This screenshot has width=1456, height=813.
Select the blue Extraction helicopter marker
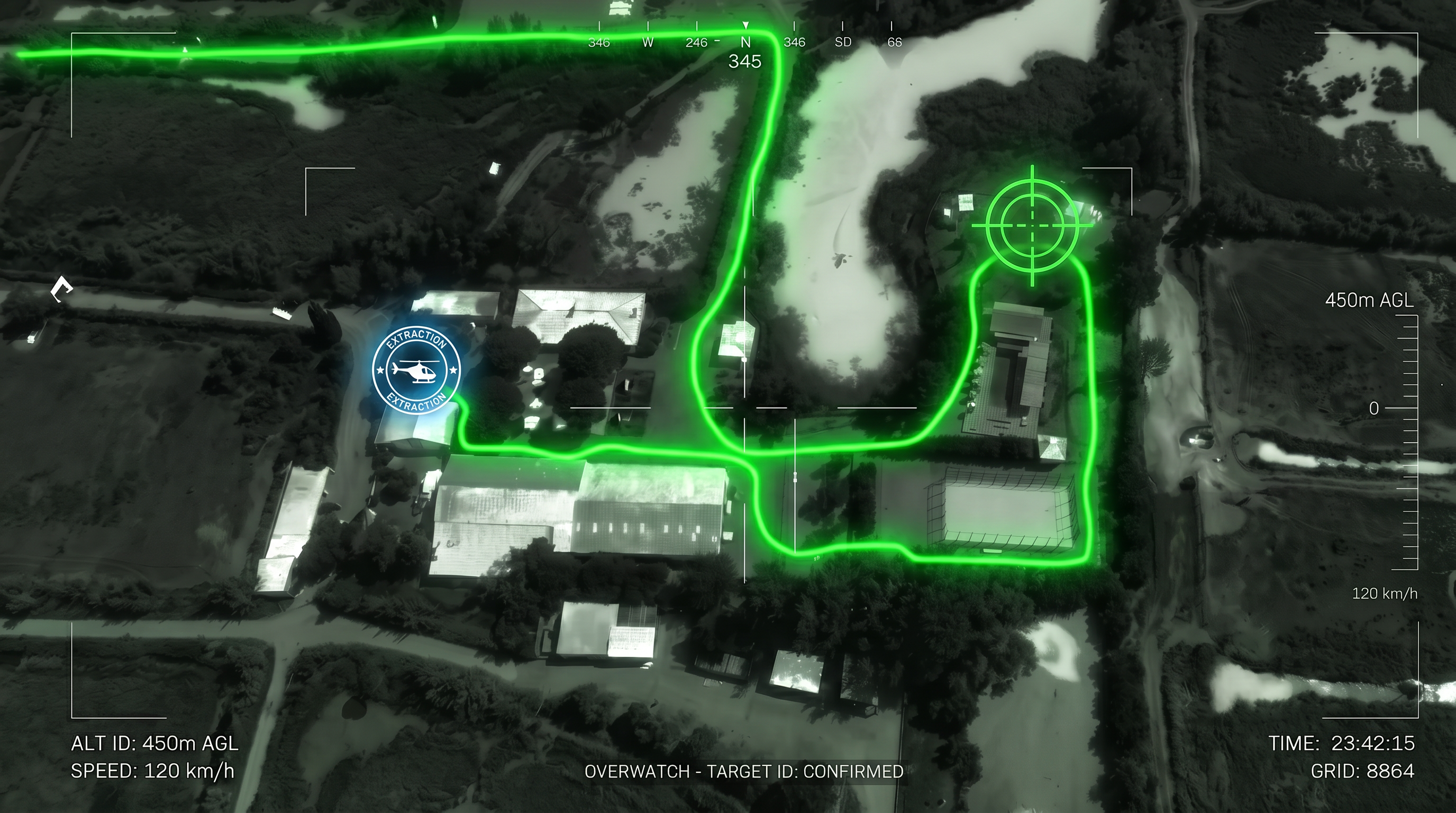[416, 370]
